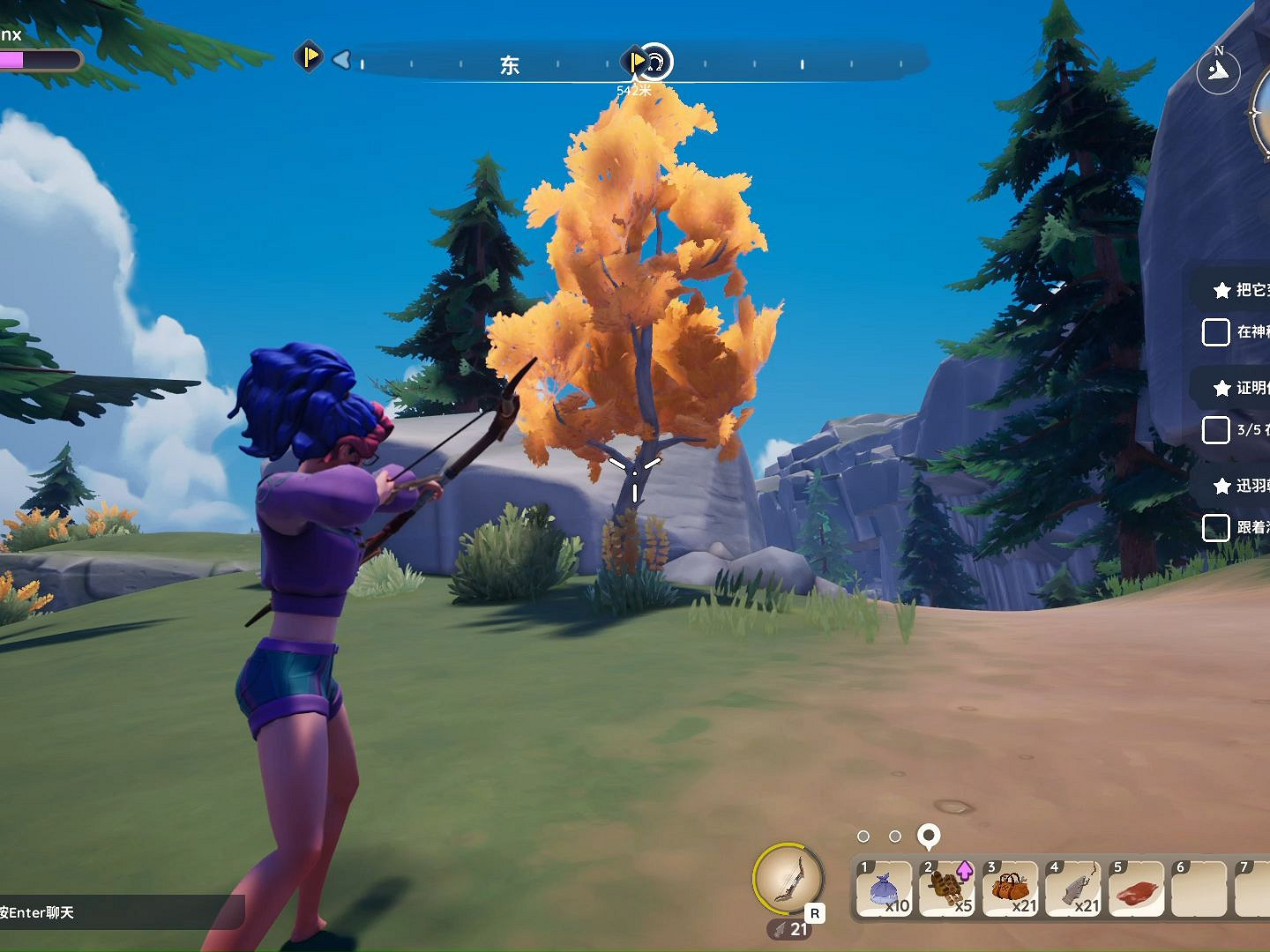
Task: Click the 3/5 objective checkbox
Action: tap(1215, 430)
